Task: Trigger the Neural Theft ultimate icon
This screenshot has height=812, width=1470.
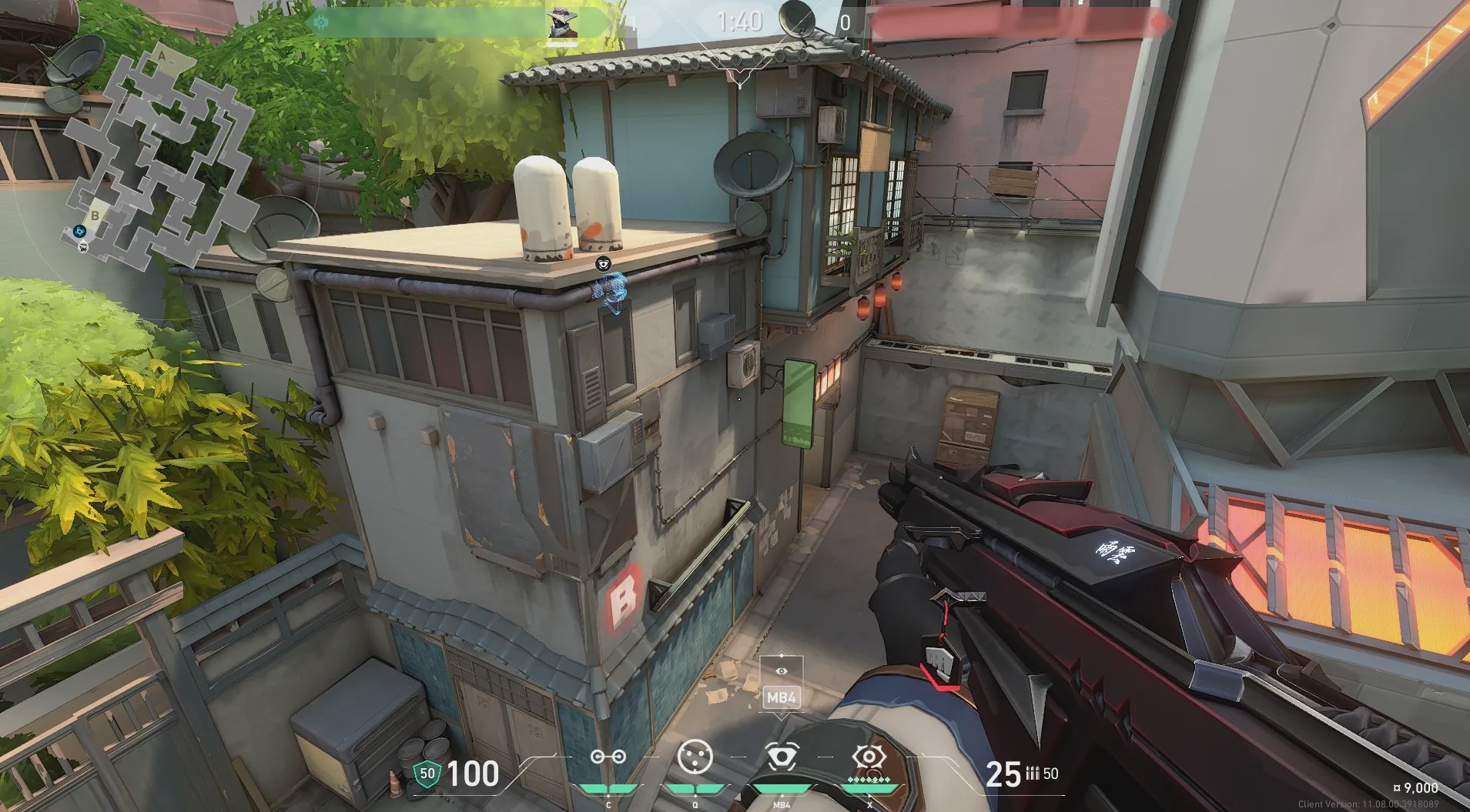Action: point(869,757)
